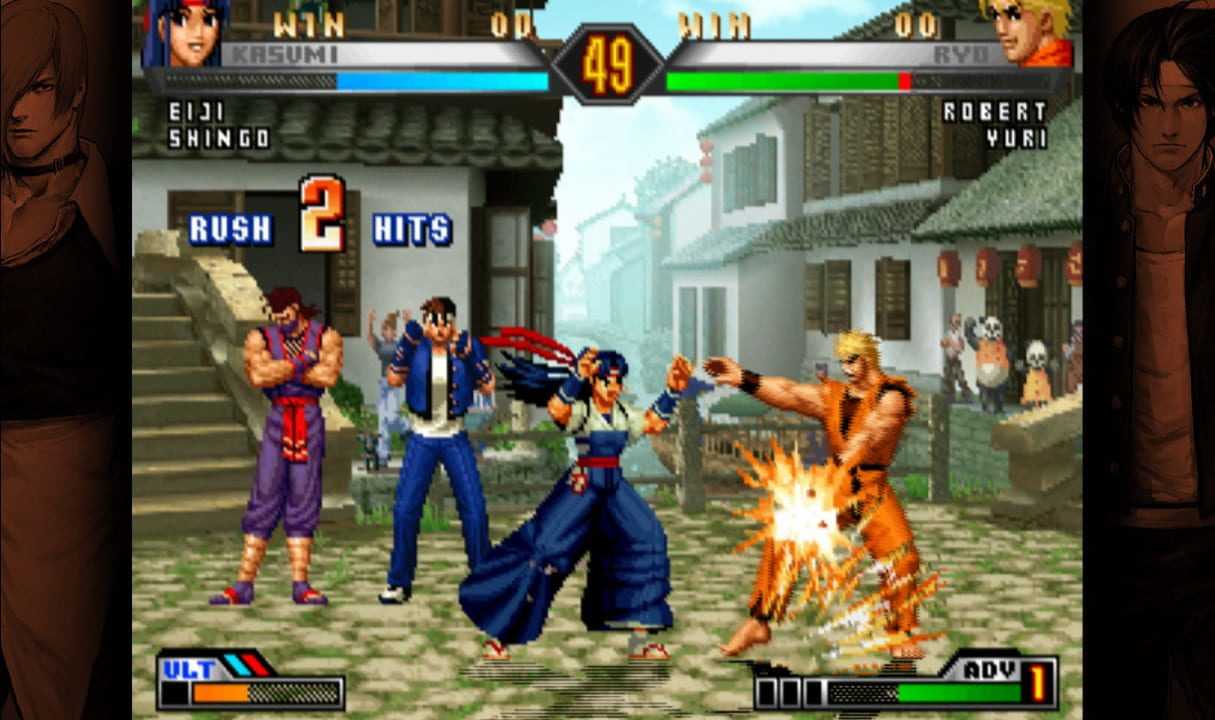Click Ryo's character portrait

(x=1026, y=32)
